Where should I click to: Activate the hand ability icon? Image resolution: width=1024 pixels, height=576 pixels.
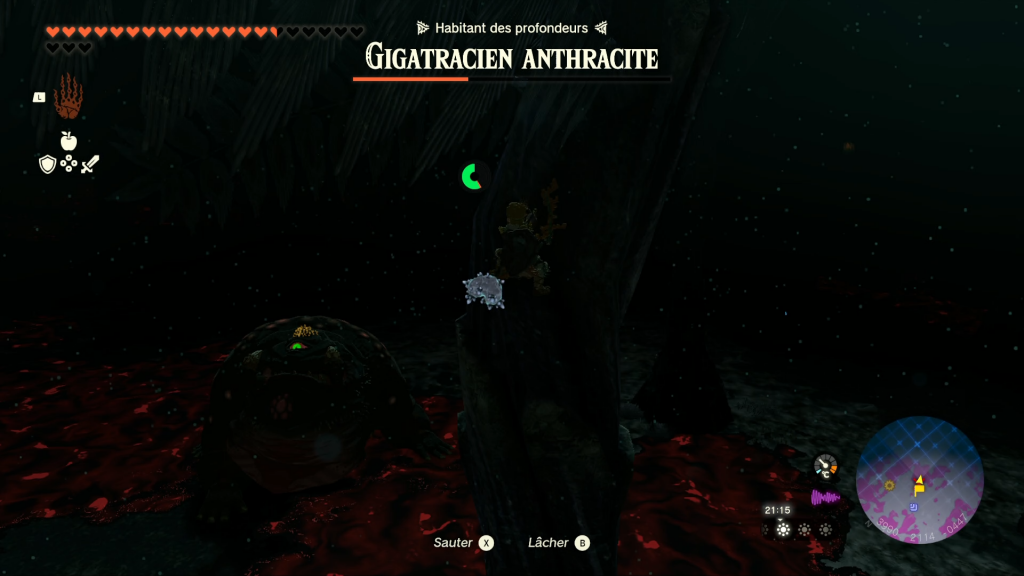click(68, 96)
